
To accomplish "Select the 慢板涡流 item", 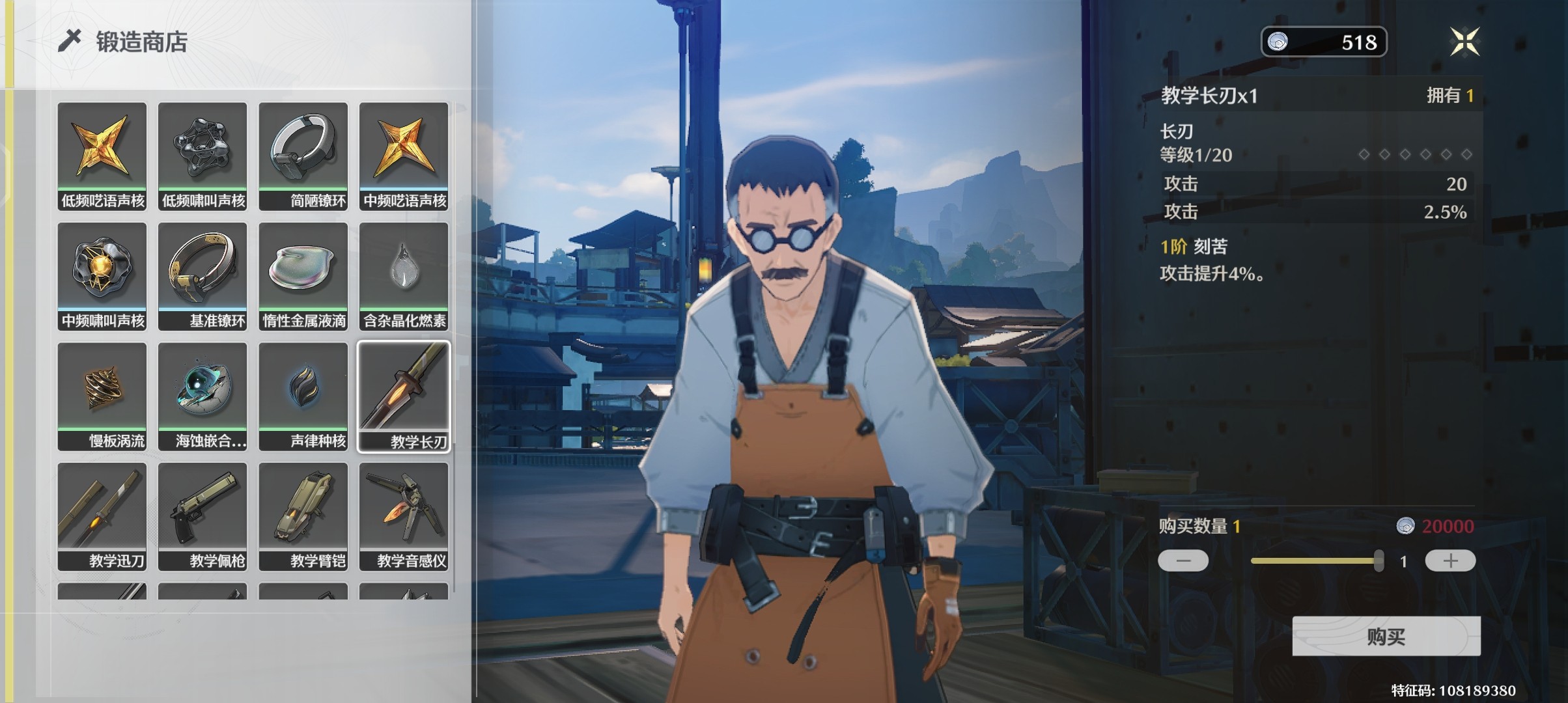I will coord(102,396).
